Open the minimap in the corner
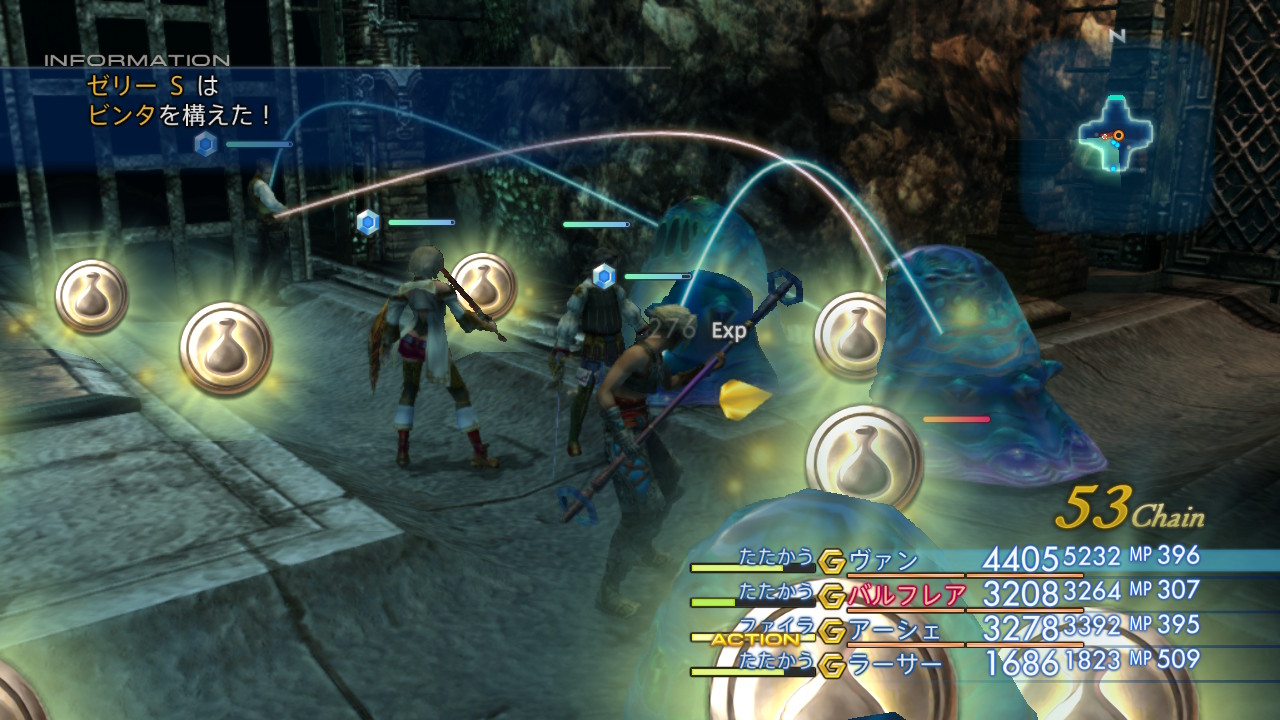Image resolution: width=1280 pixels, height=720 pixels. 1116,136
